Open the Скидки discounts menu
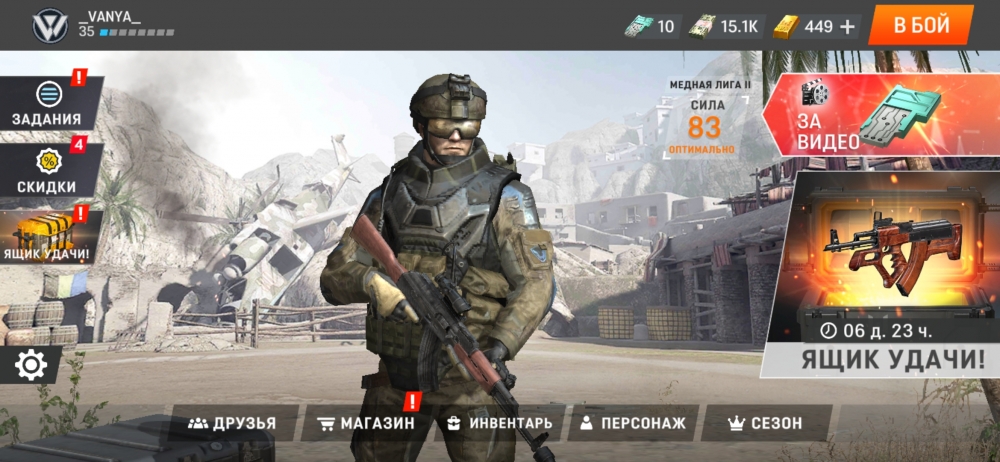This screenshot has width=1000, height=462. [46, 172]
